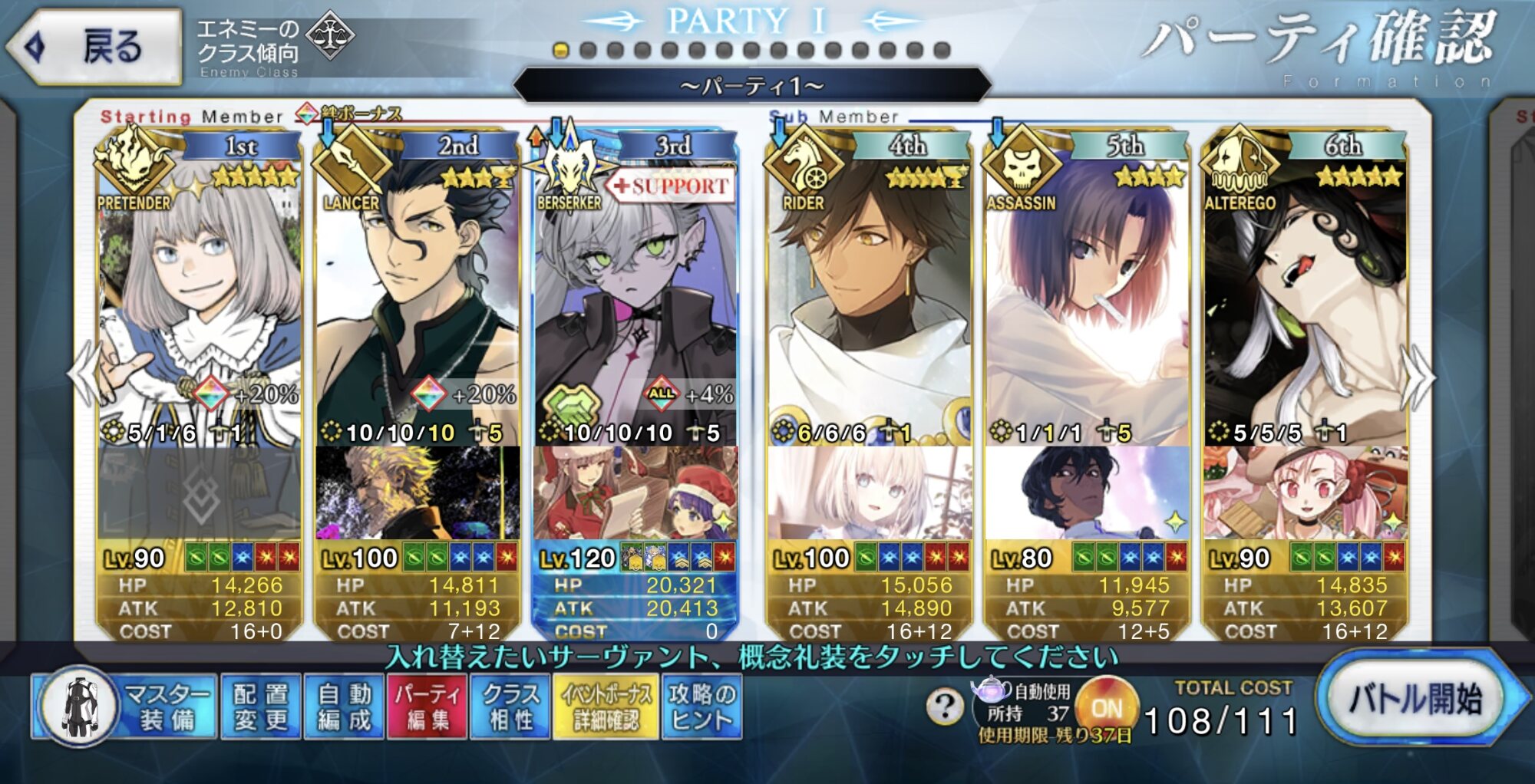This screenshot has width=1535, height=784.
Task: Select the 4th slot Rider servant card
Action: click(869, 307)
